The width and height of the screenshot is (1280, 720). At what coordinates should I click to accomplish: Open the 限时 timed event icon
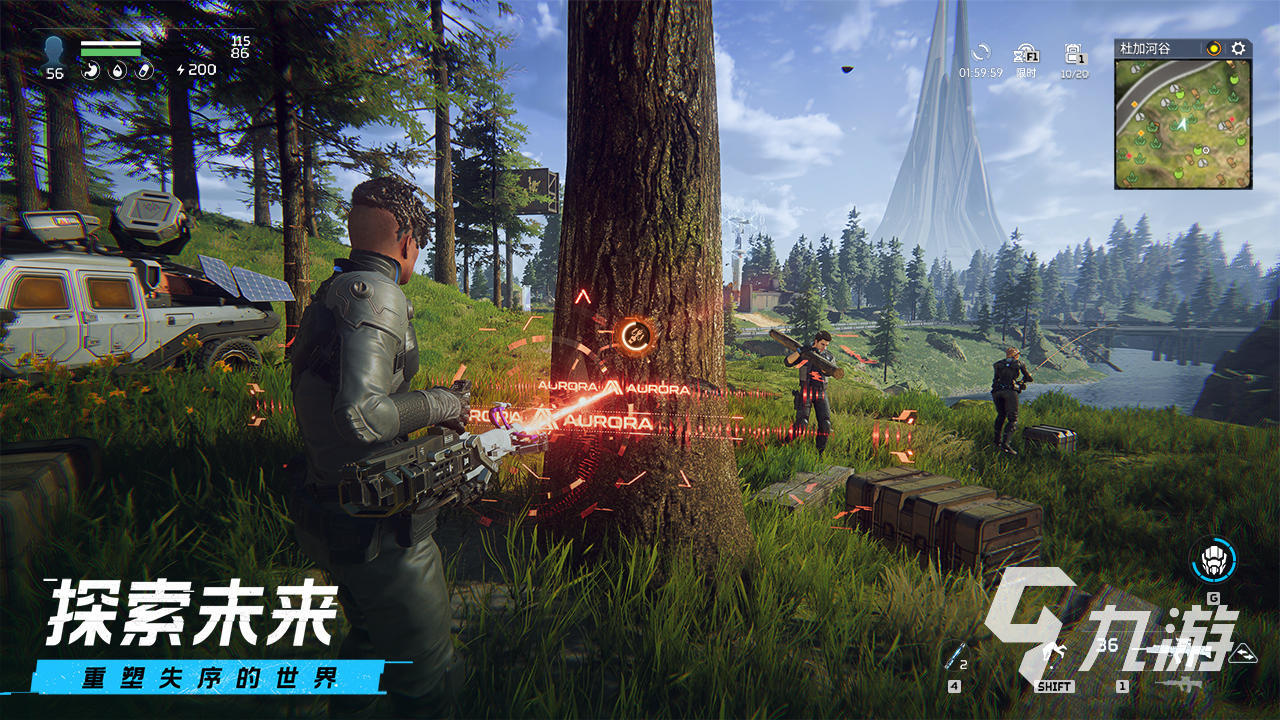(x=1026, y=58)
